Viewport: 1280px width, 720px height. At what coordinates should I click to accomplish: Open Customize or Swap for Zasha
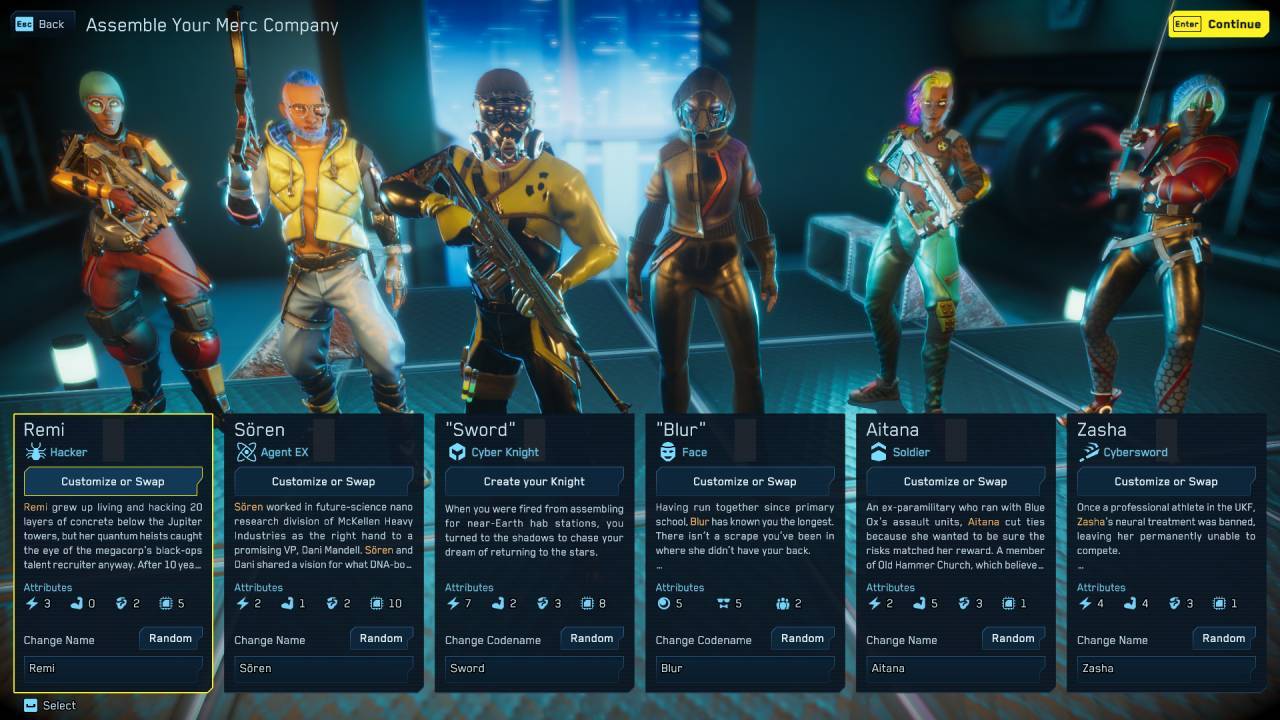(1166, 481)
